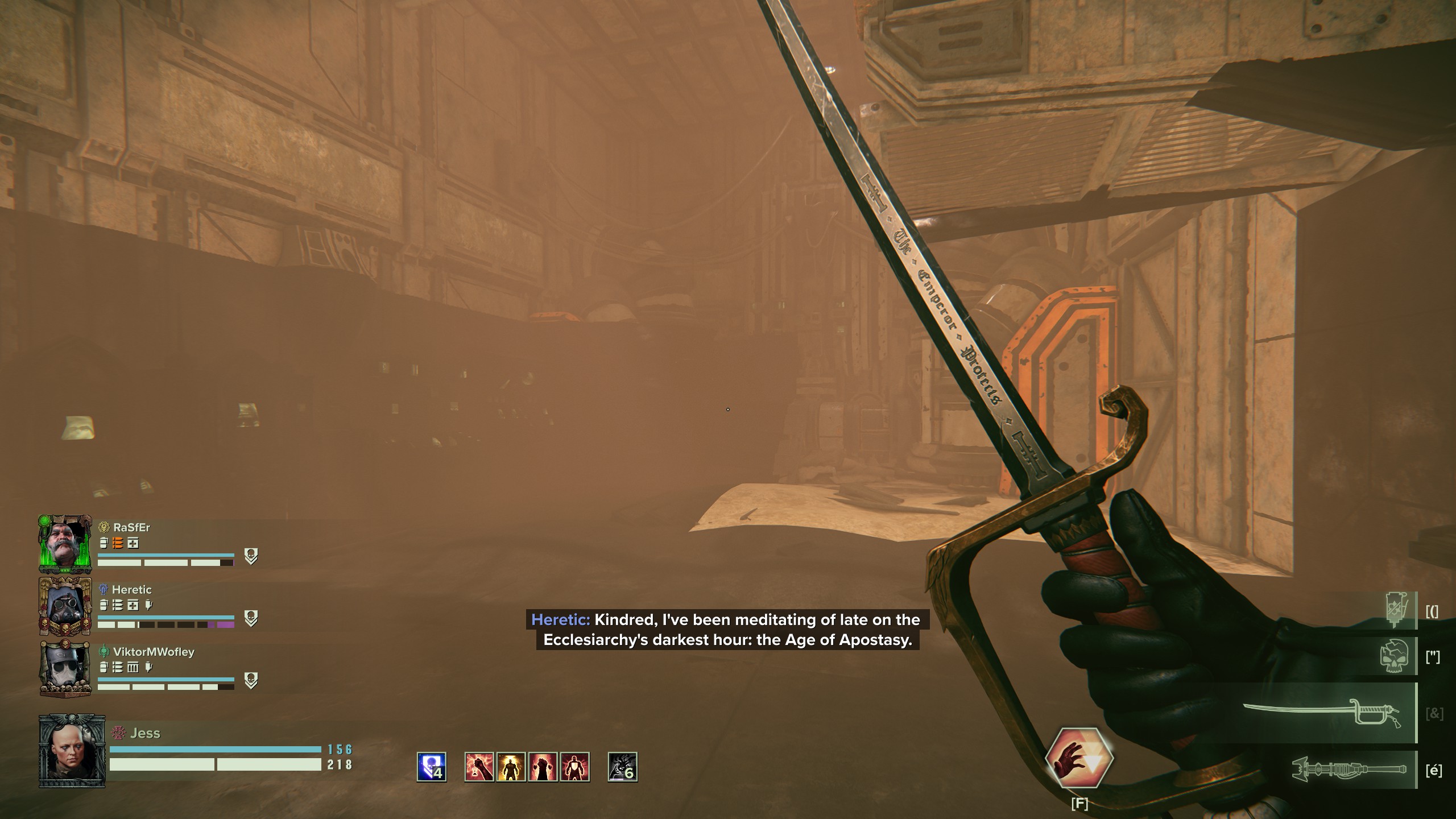The image size is (1456, 819).
Task: Click the raised fist with shields buff
Action: [x=543, y=767]
